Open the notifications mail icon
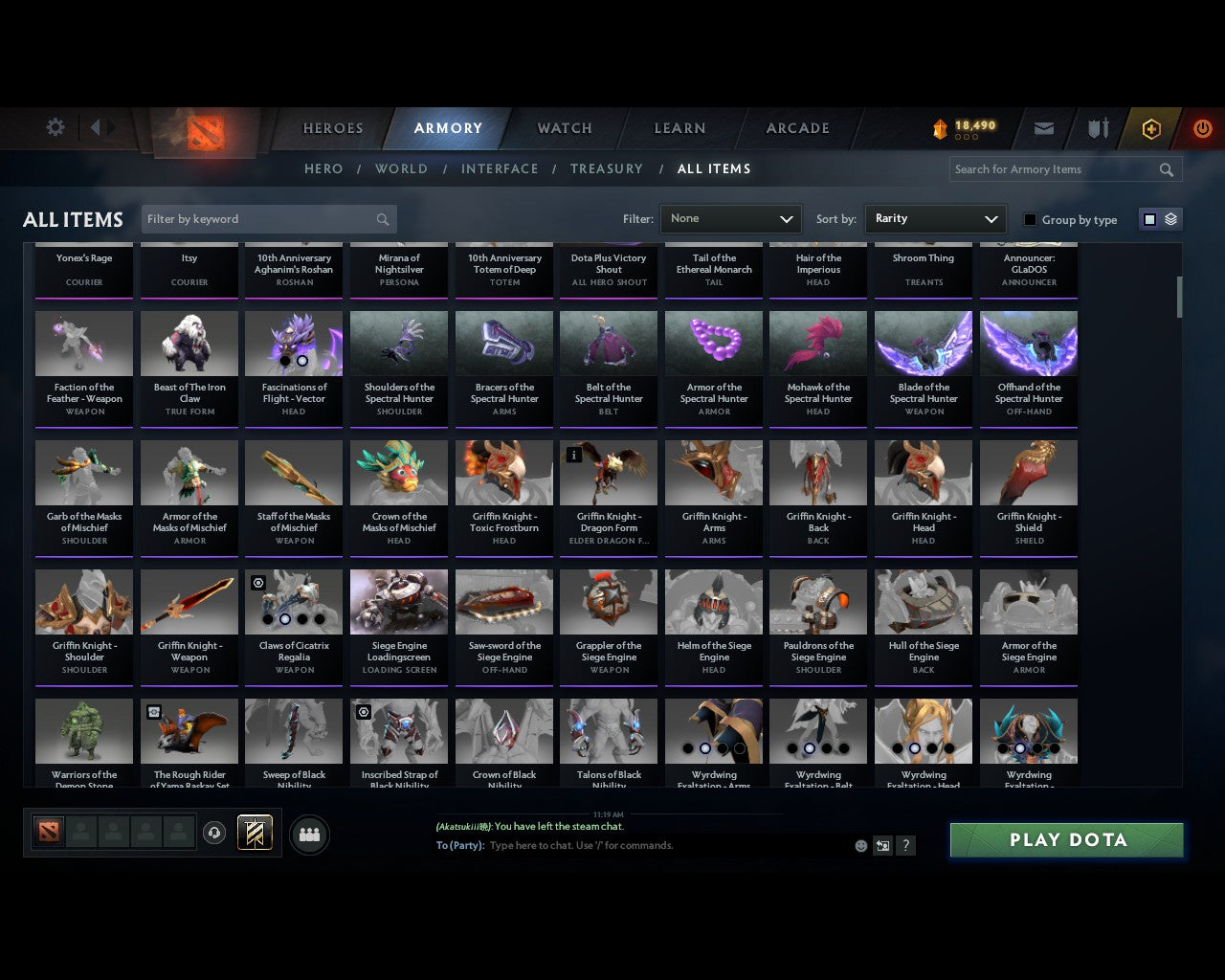 click(1043, 128)
